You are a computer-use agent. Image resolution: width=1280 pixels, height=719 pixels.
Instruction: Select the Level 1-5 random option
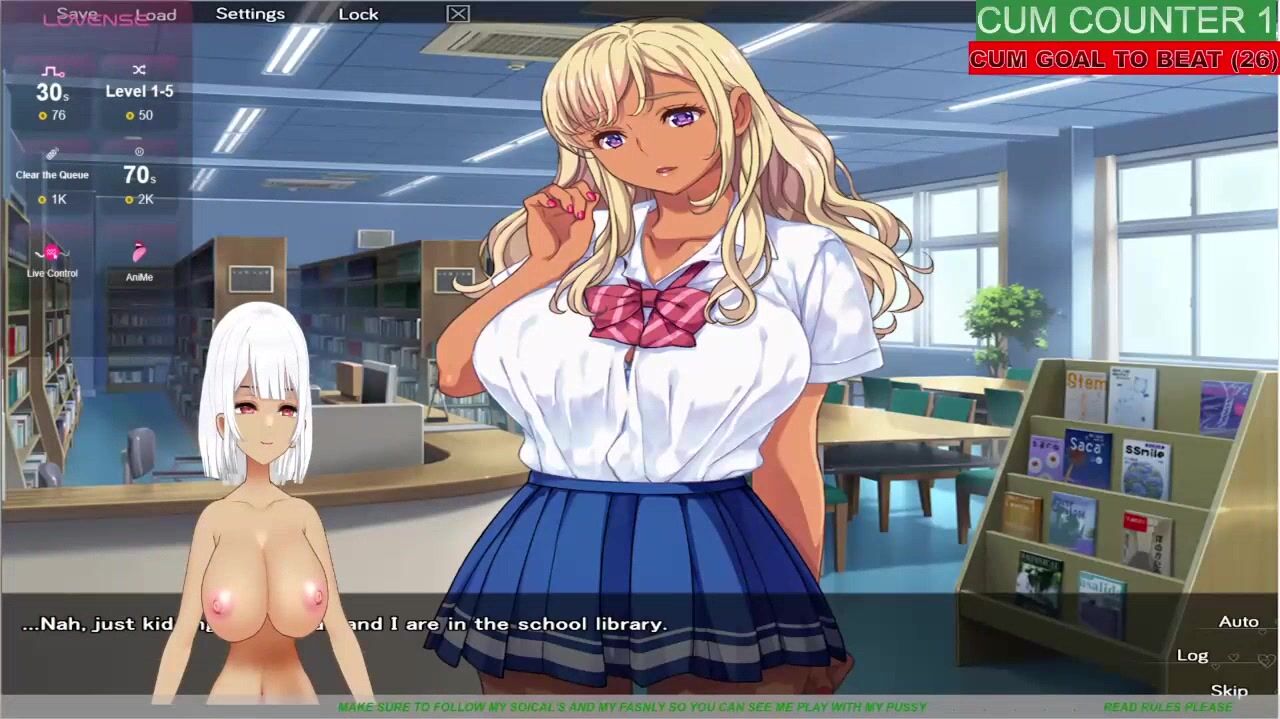139,91
